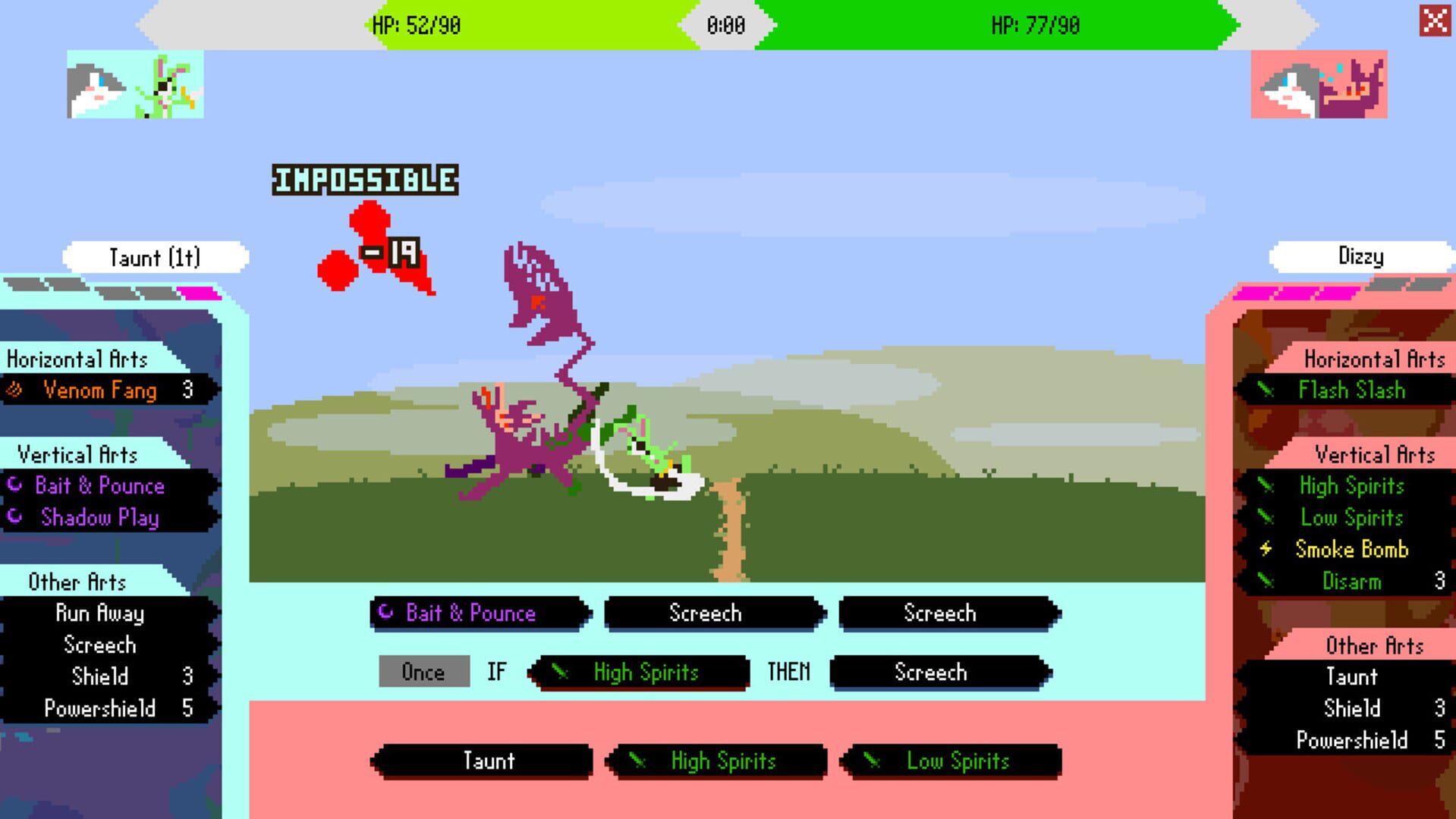Use the Run Away move
1456x819 pixels.
(x=100, y=614)
